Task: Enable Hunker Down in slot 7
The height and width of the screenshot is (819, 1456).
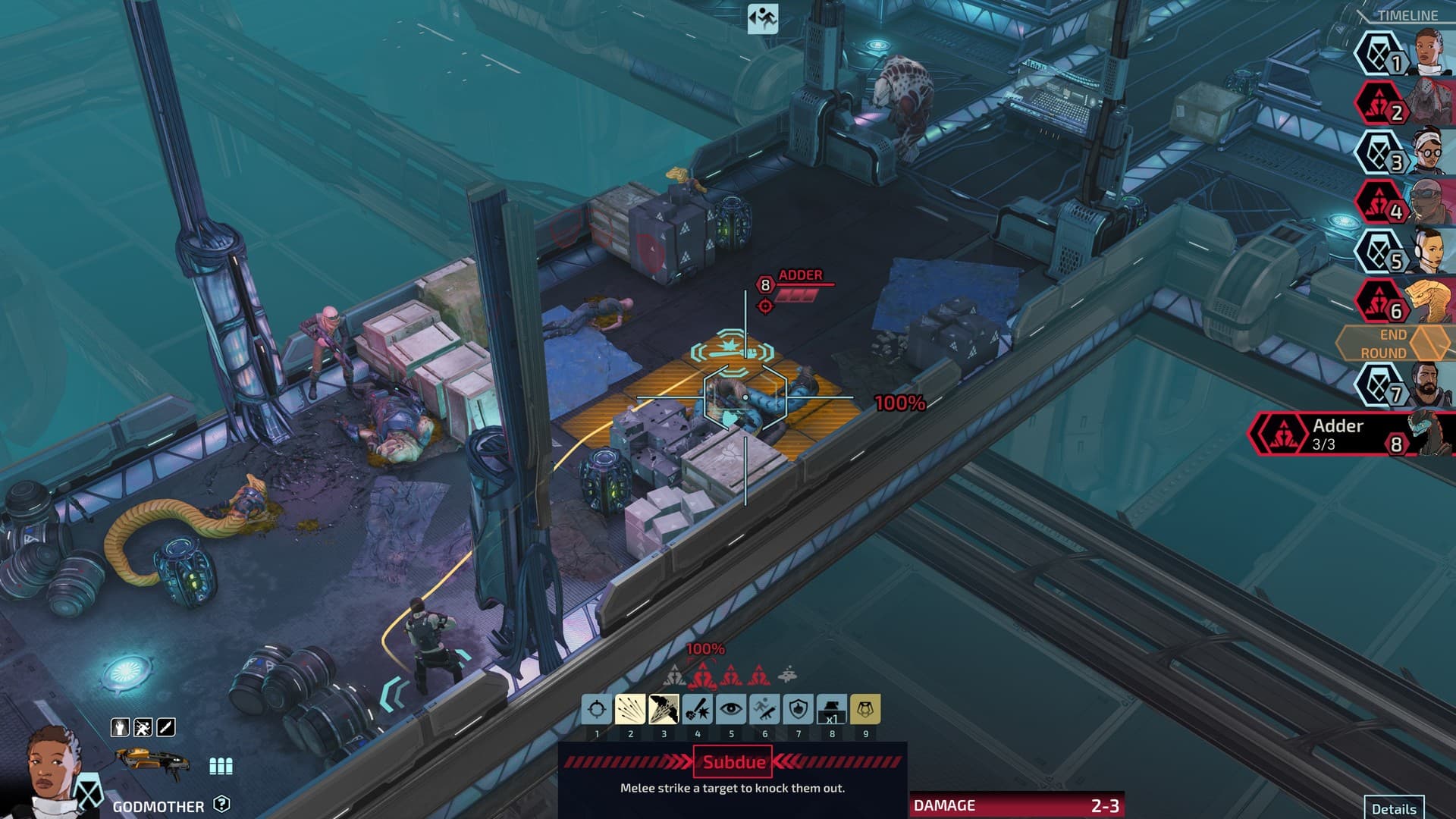Action: [x=798, y=710]
